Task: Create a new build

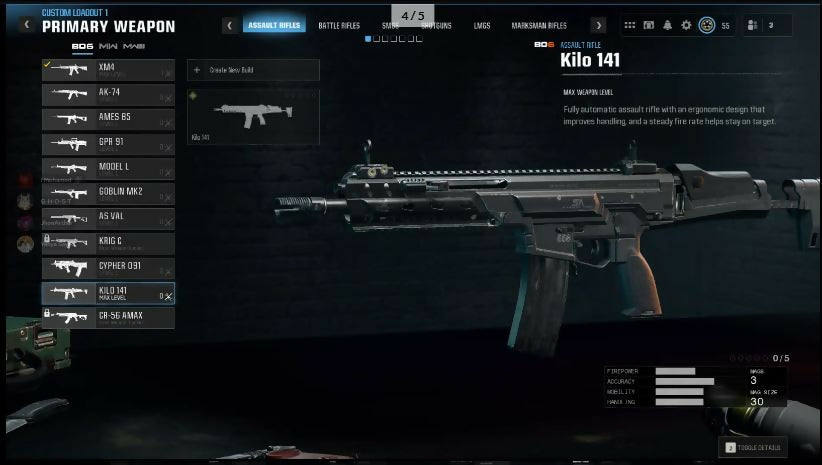Action: click(253, 71)
